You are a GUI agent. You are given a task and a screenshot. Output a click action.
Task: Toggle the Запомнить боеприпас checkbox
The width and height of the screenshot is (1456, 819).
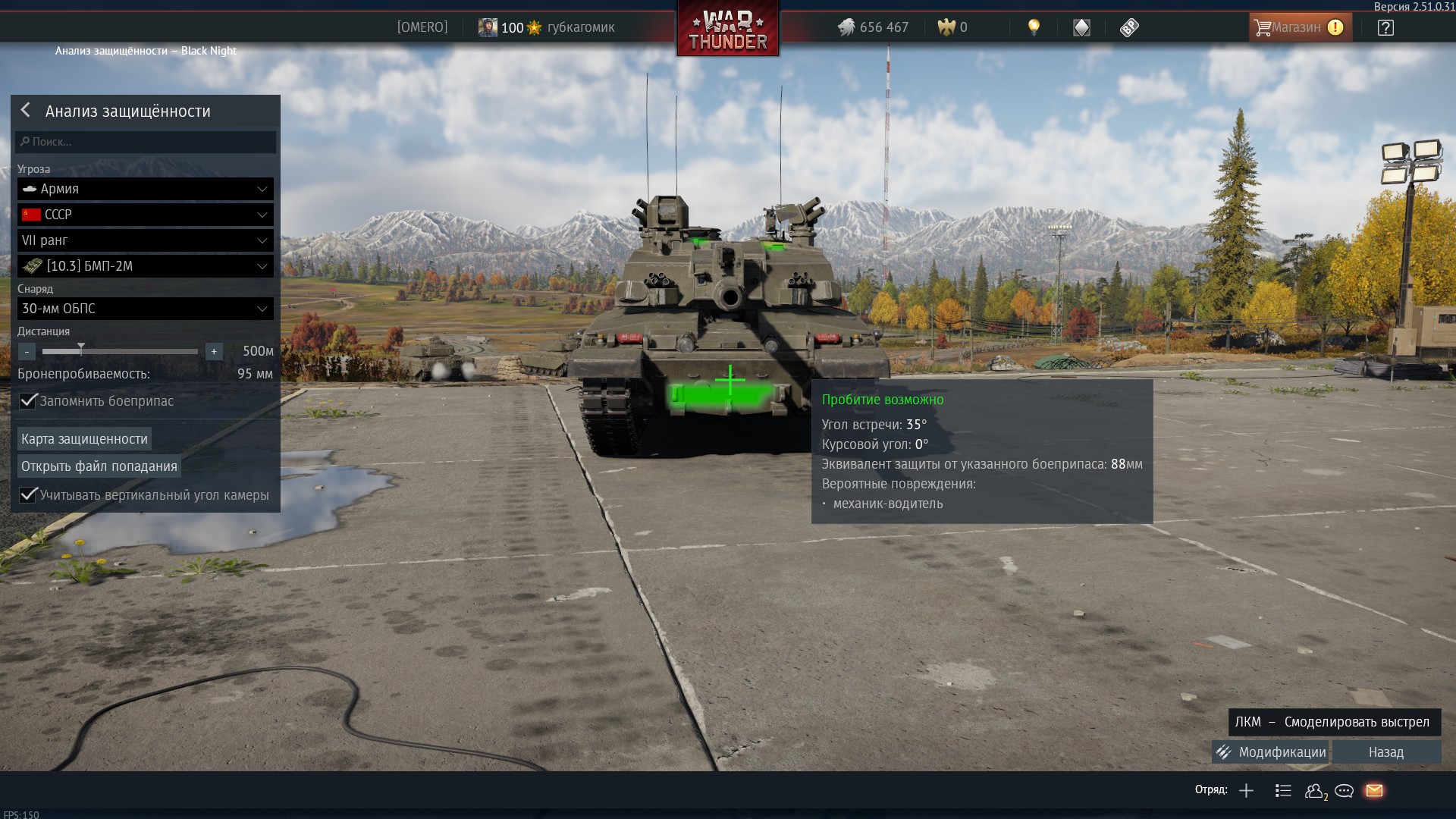point(29,401)
